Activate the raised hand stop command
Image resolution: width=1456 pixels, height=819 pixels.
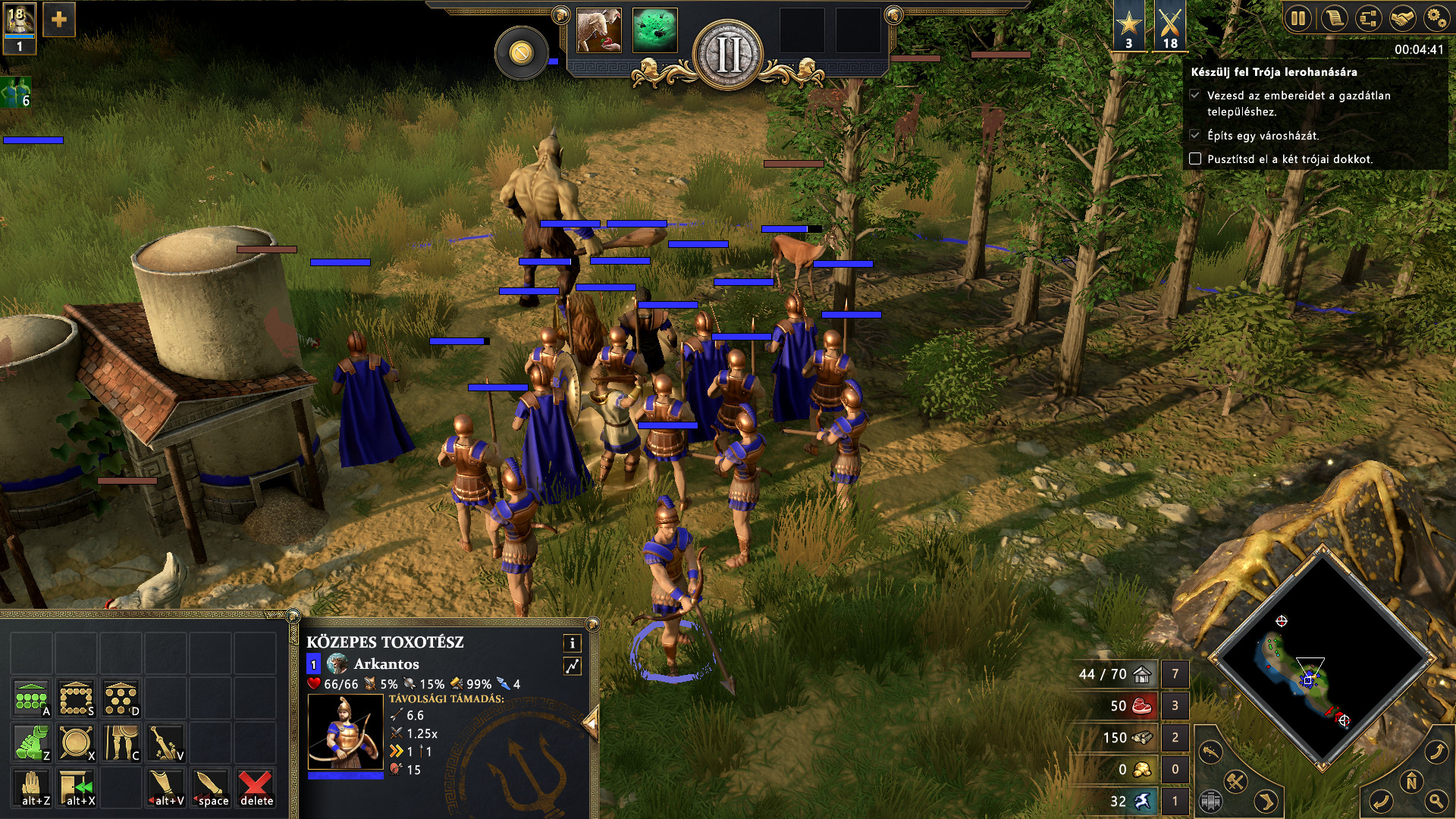click(32, 787)
